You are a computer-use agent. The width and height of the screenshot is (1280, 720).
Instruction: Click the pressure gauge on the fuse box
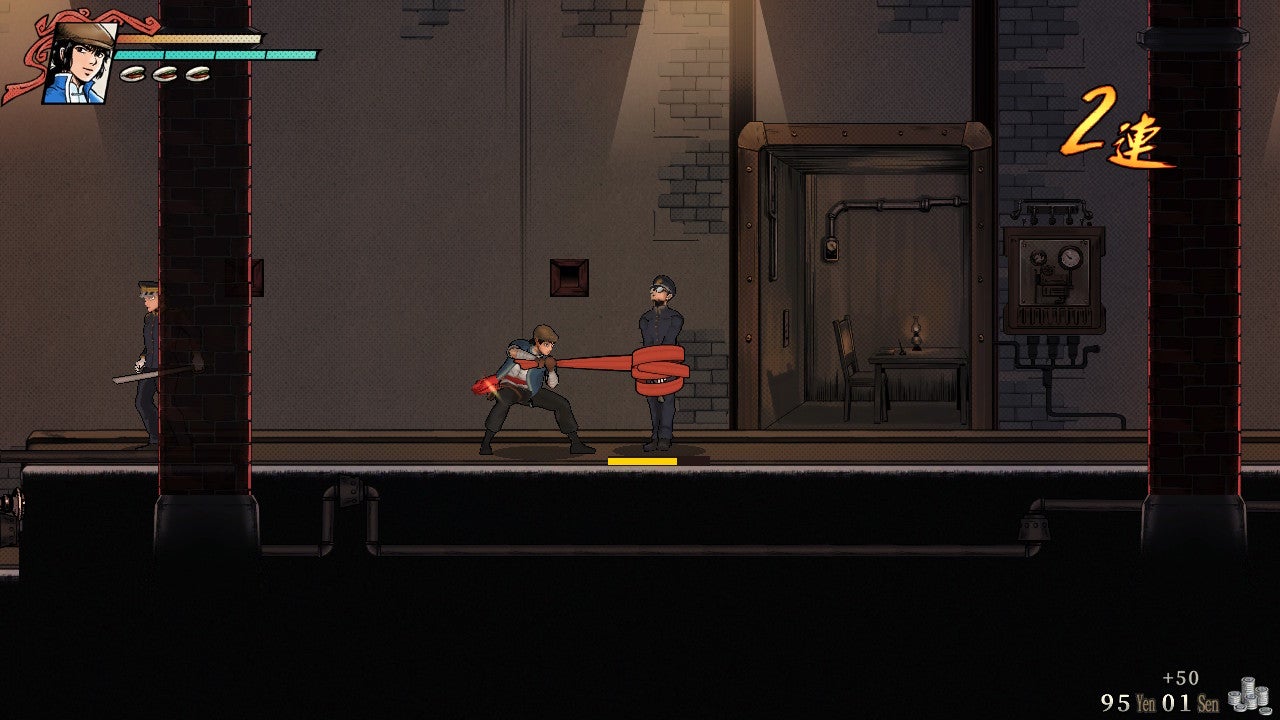pos(1069,258)
